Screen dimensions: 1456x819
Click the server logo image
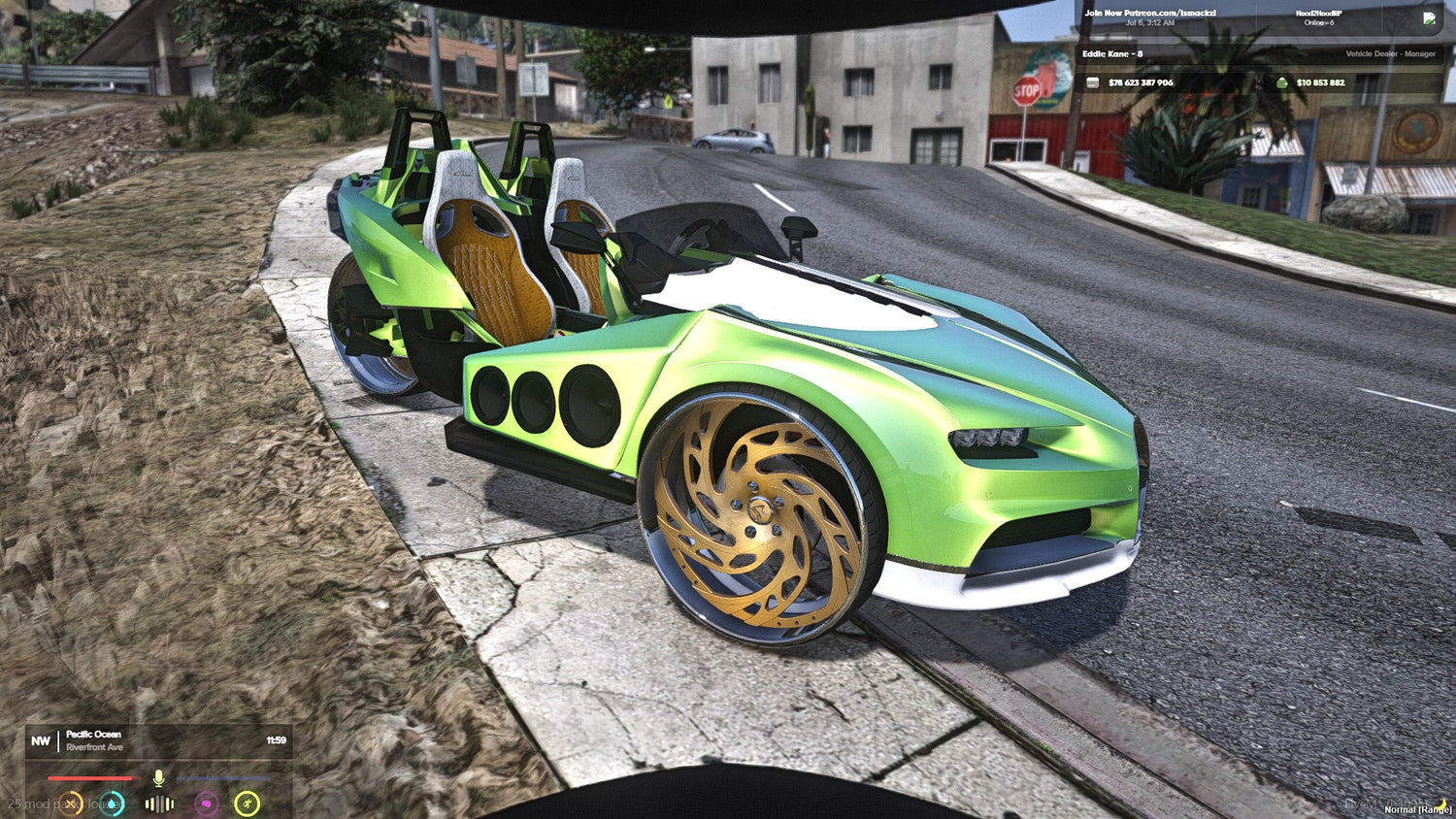(x=1429, y=17)
